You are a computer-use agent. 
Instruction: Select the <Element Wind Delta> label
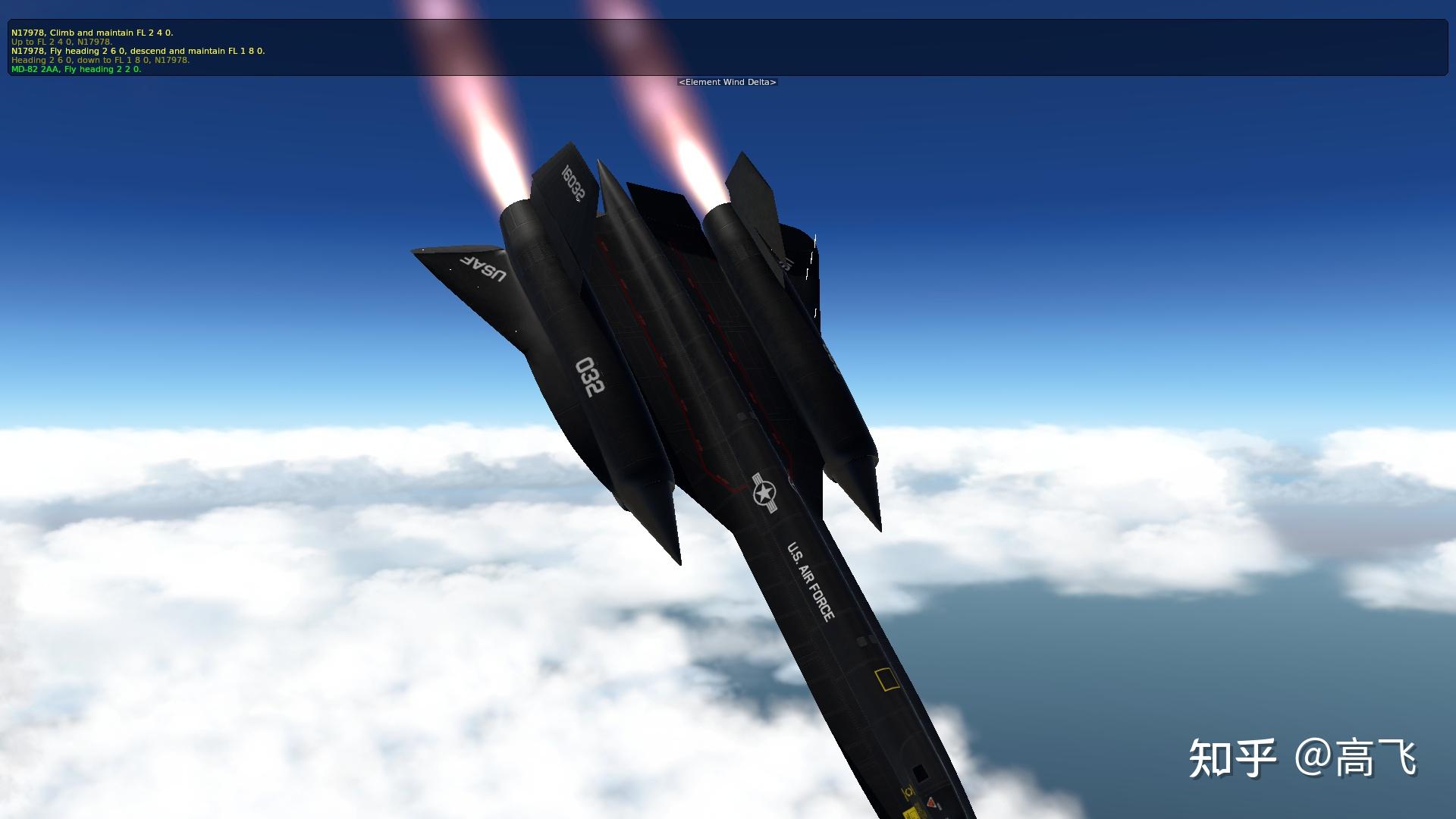728,82
